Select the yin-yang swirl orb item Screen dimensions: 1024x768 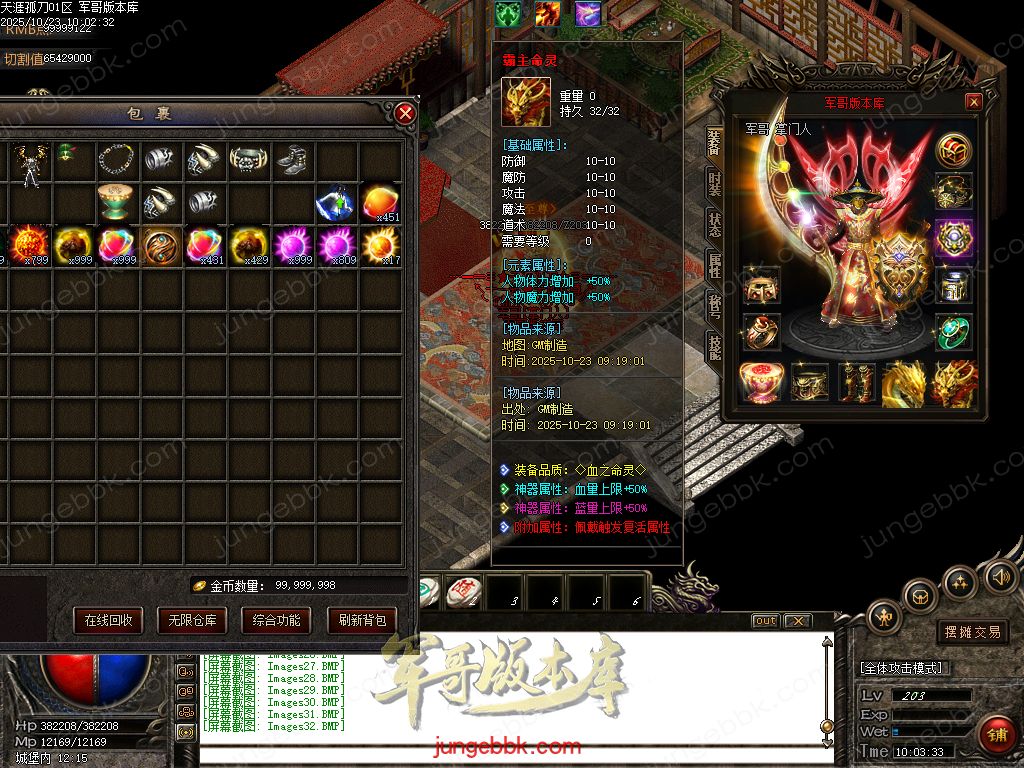point(160,245)
